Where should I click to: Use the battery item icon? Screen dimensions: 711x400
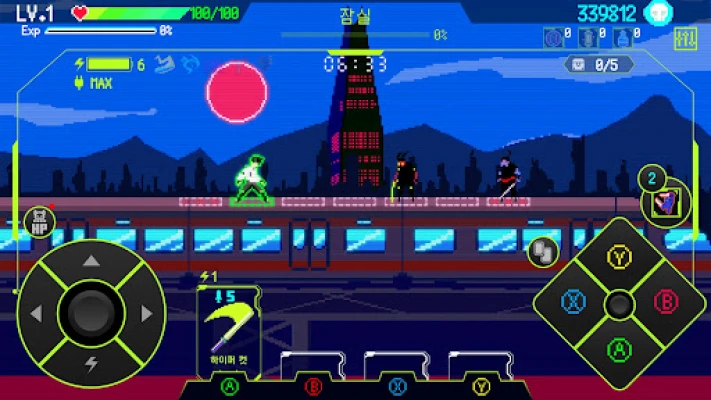tap(588, 38)
